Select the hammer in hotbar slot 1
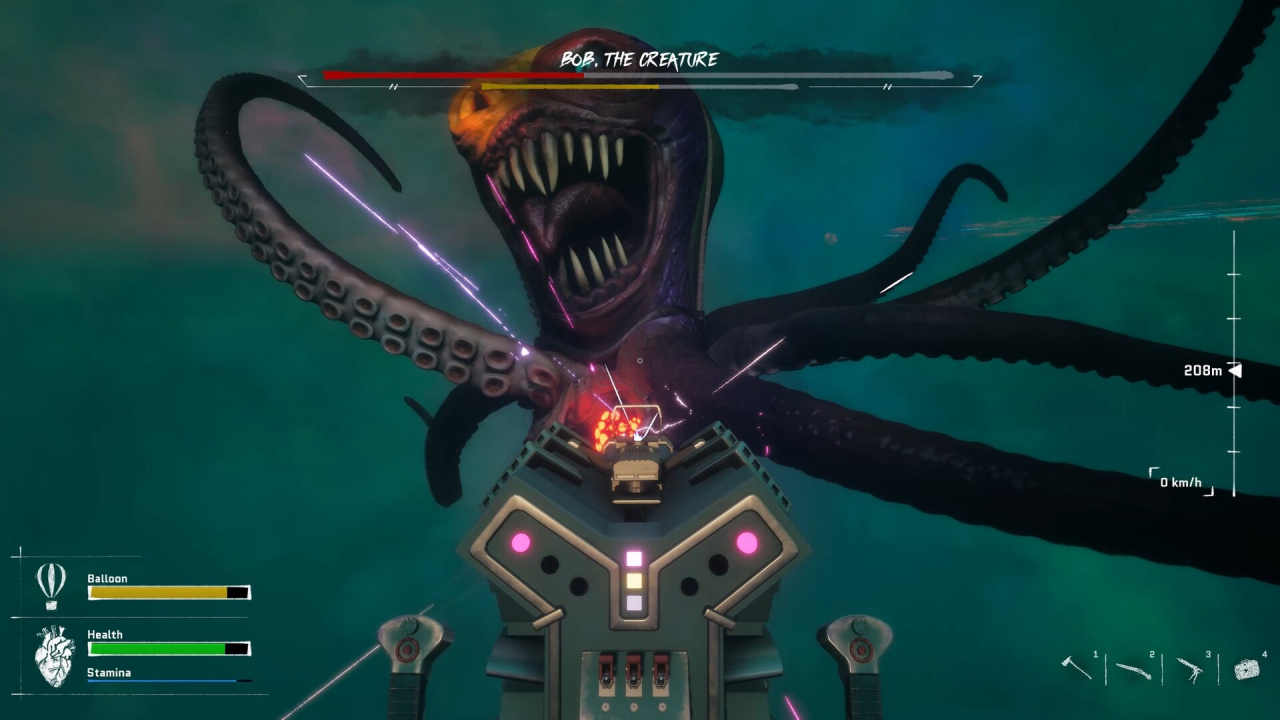 tap(1077, 668)
